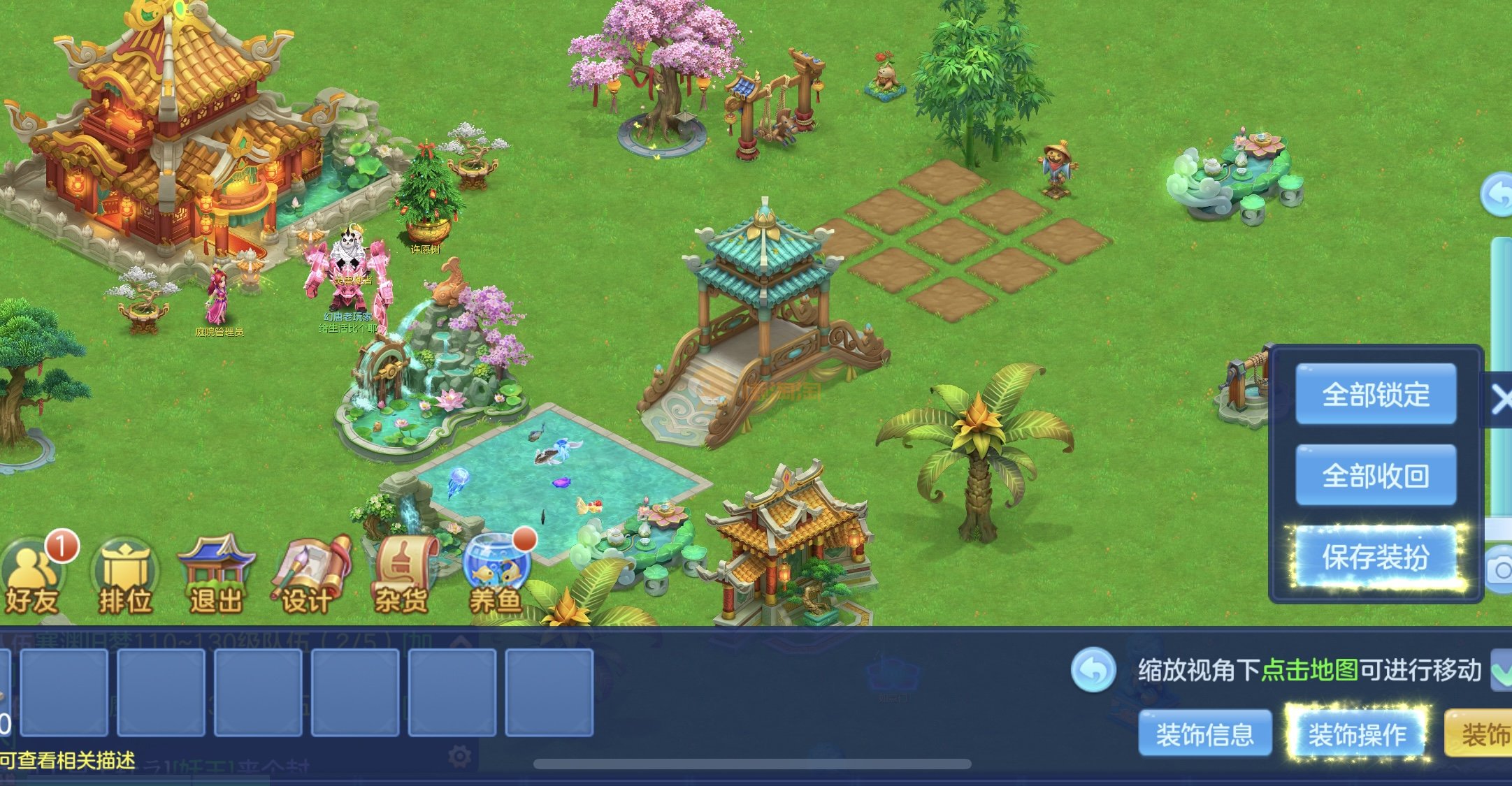Choose 全部收回 to recall all decorations
The height and width of the screenshot is (786, 1512).
tap(1375, 475)
